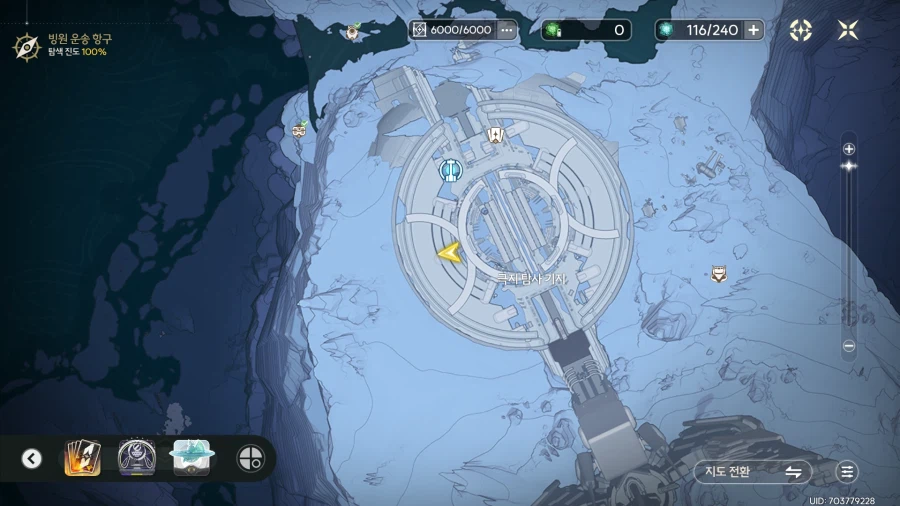Add Trailblaze Power with the plus button
The width and height of the screenshot is (900, 506).
pyautogui.click(x=753, y=30)
